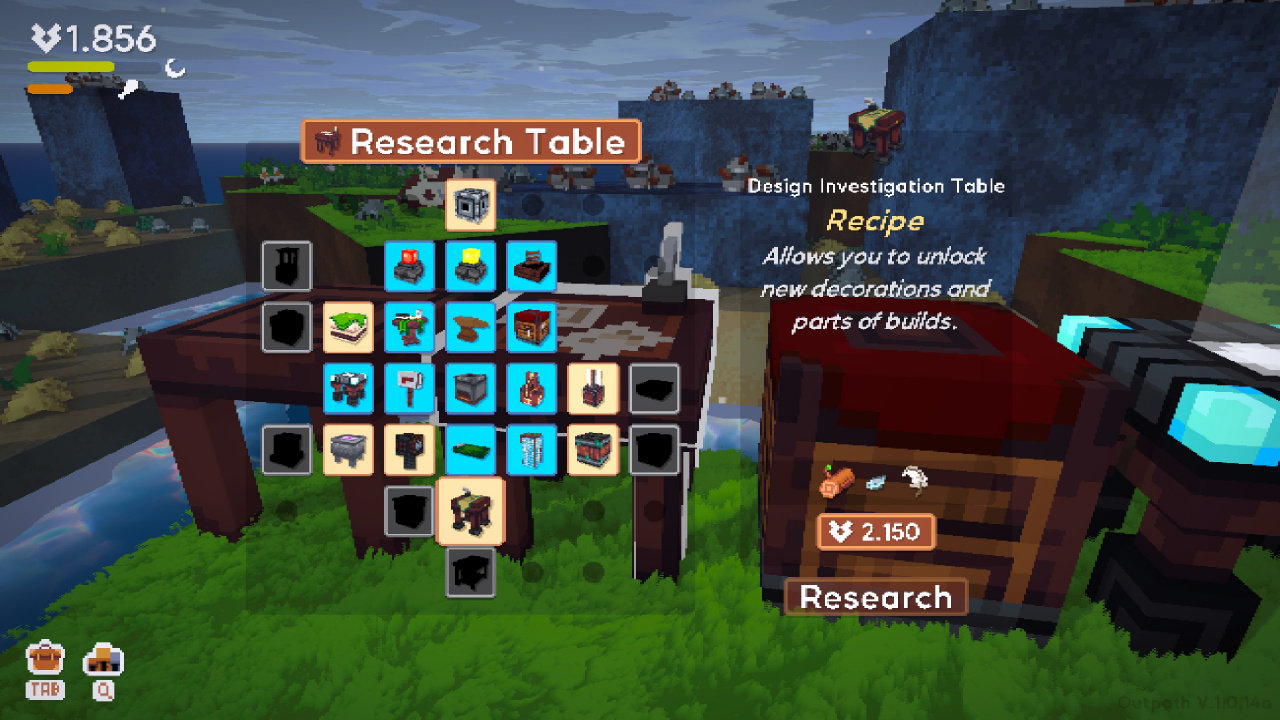Pick the dark speaker block recipe
This screenshot has height=720, width=1280.
point(409,449)
